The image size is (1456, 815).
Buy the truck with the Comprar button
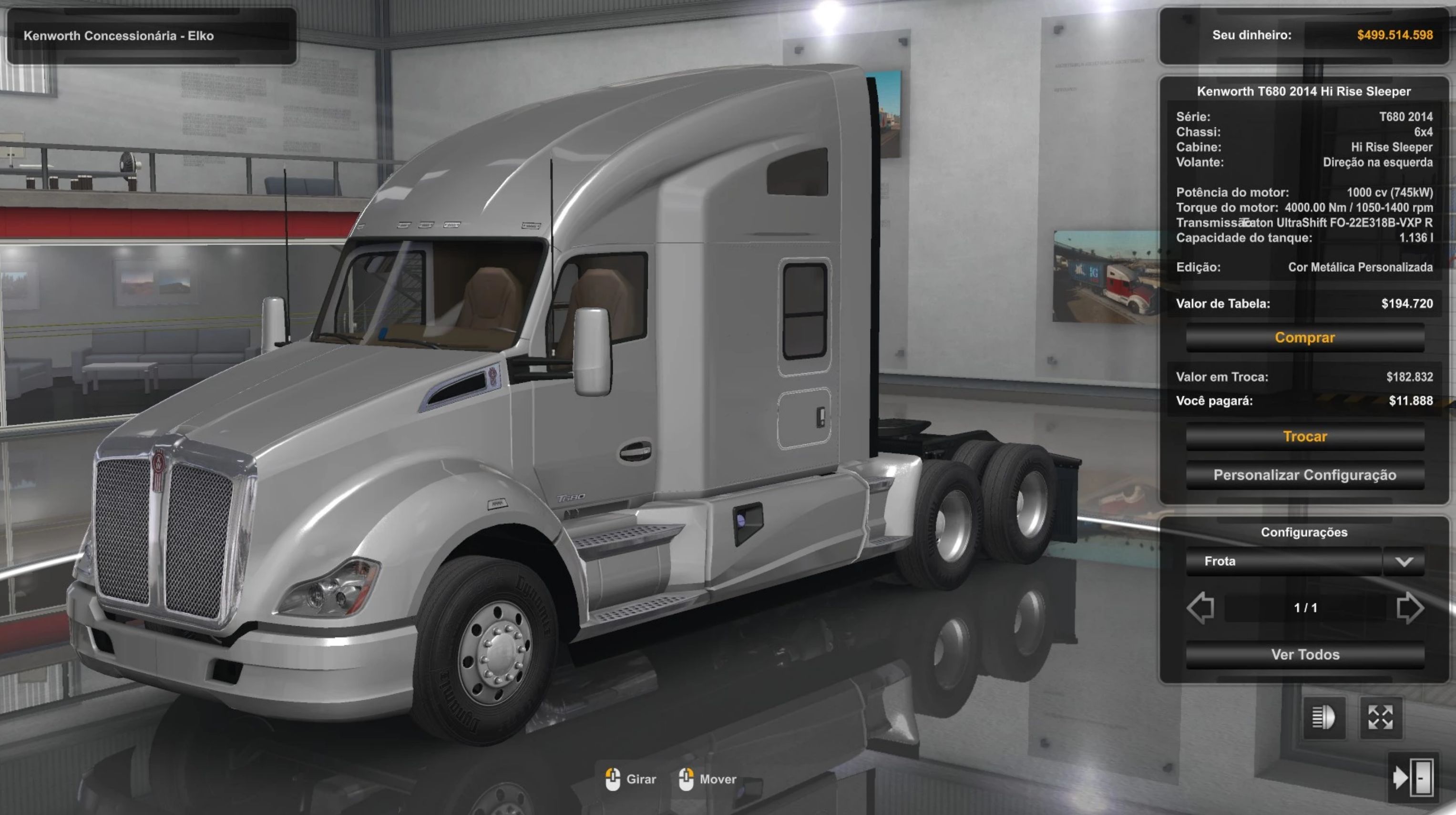(1304, 338)
